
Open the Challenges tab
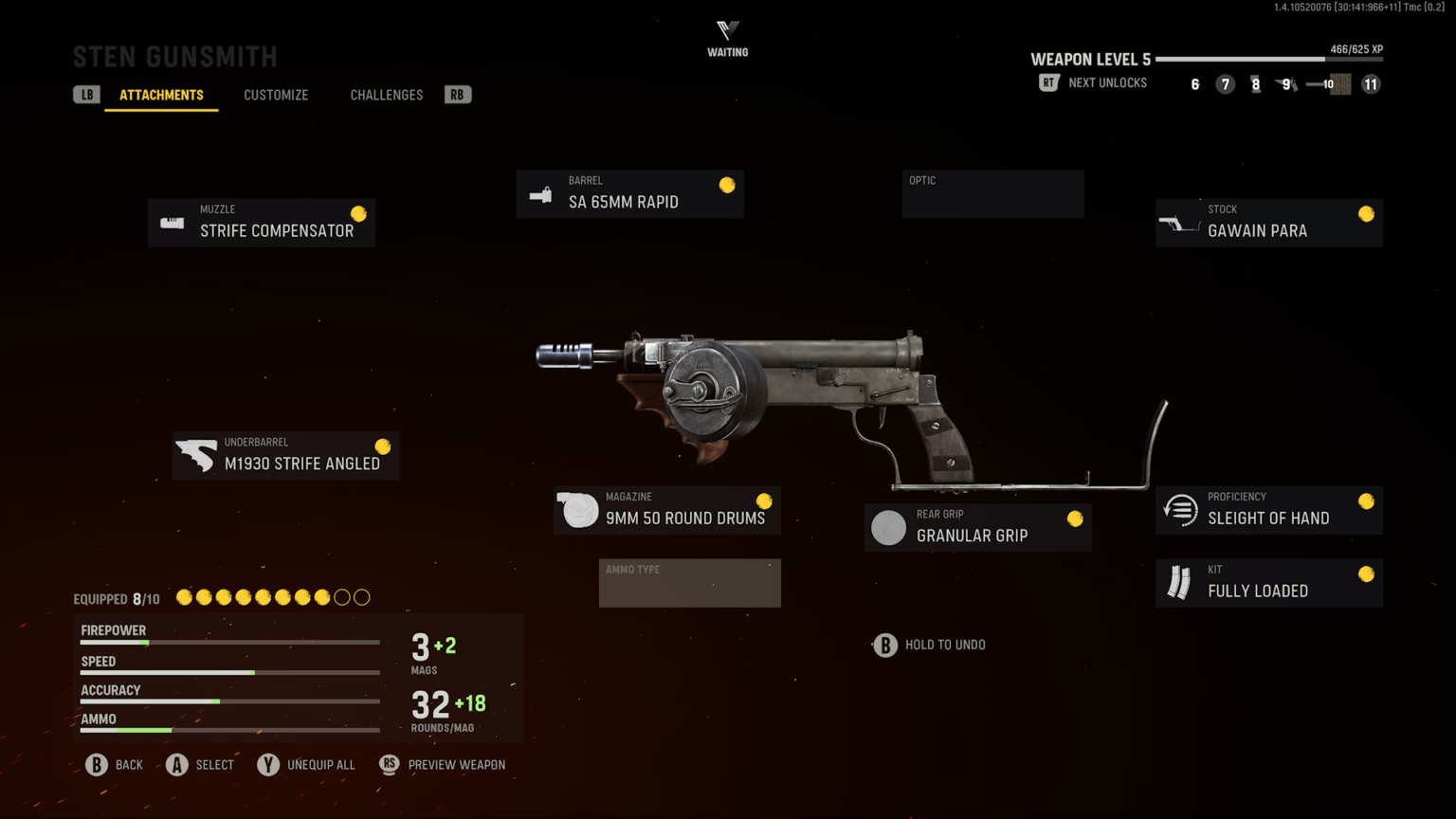386,95
